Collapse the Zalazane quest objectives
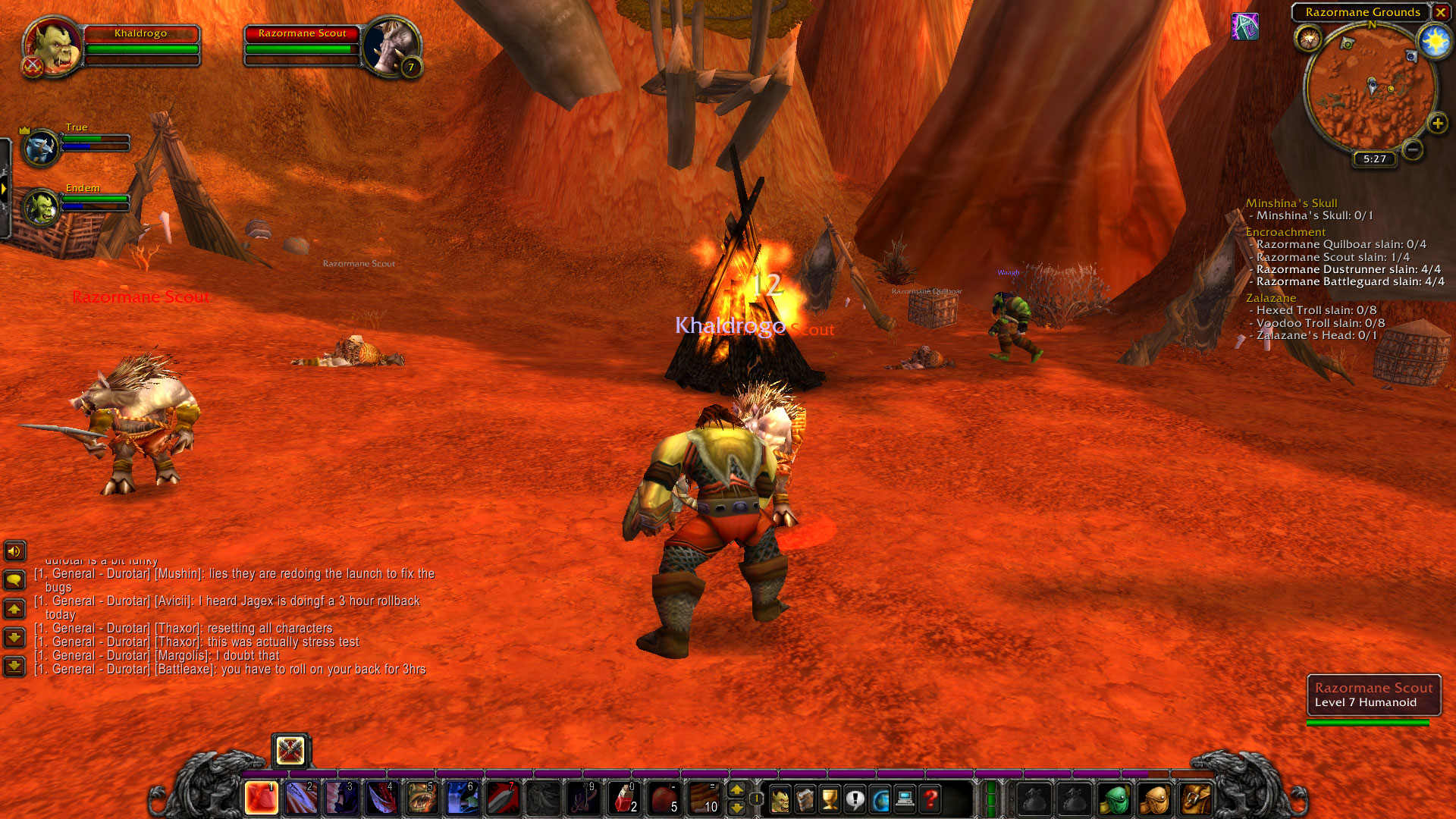This screenshot has width=1456, height=819. [x=1272, y=298]
